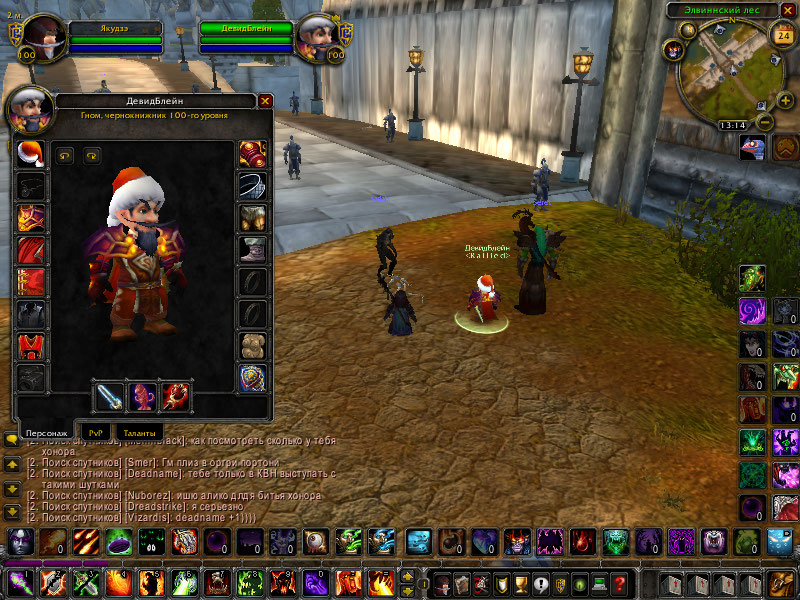Viewport: 800px width, 600px height.
Task: Click the blue raptor head icon under the minimap
Action: (x=752, y=148)
